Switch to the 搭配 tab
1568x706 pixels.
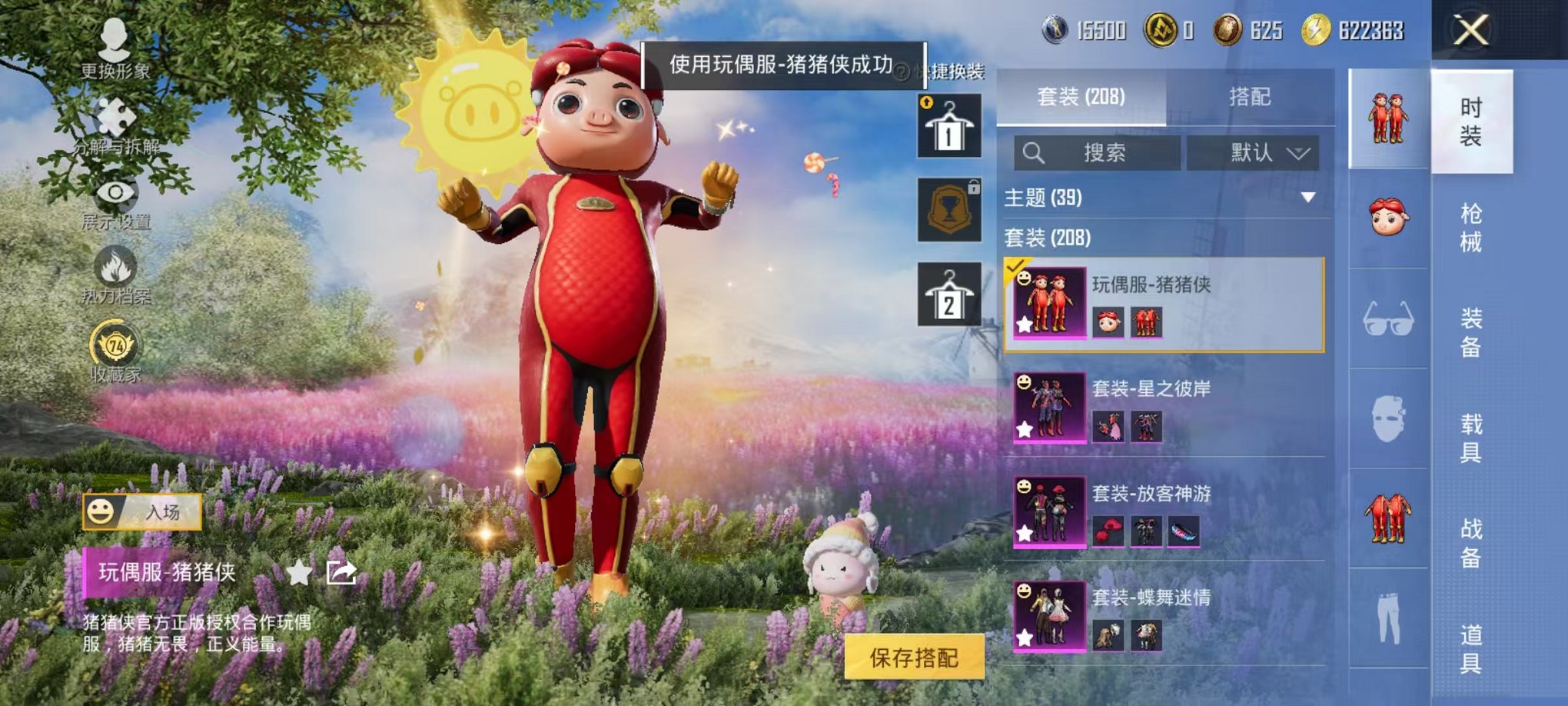pyautogui.click(x=1249, y=96)
